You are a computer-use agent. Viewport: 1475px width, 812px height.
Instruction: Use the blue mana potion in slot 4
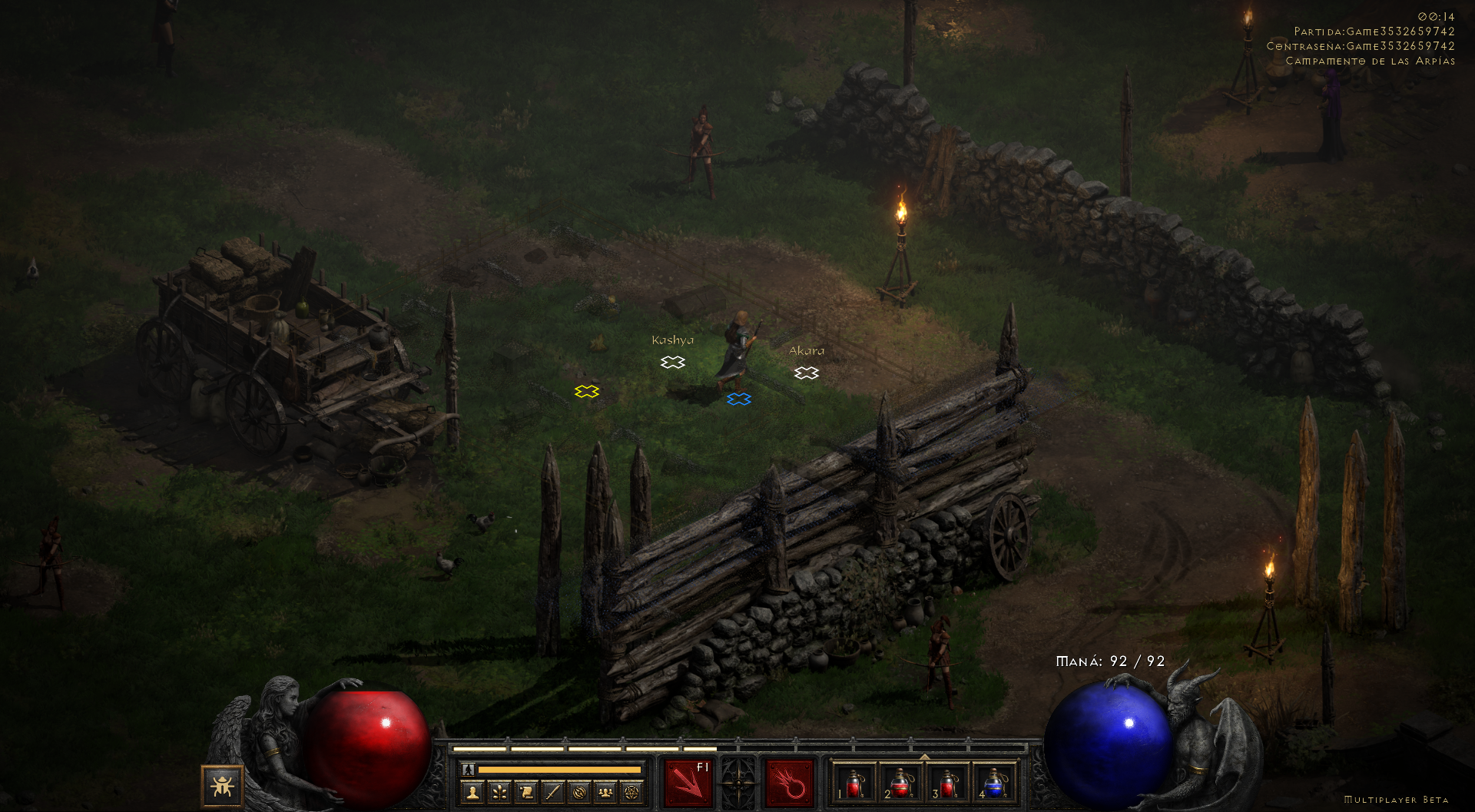coord(995,784)
